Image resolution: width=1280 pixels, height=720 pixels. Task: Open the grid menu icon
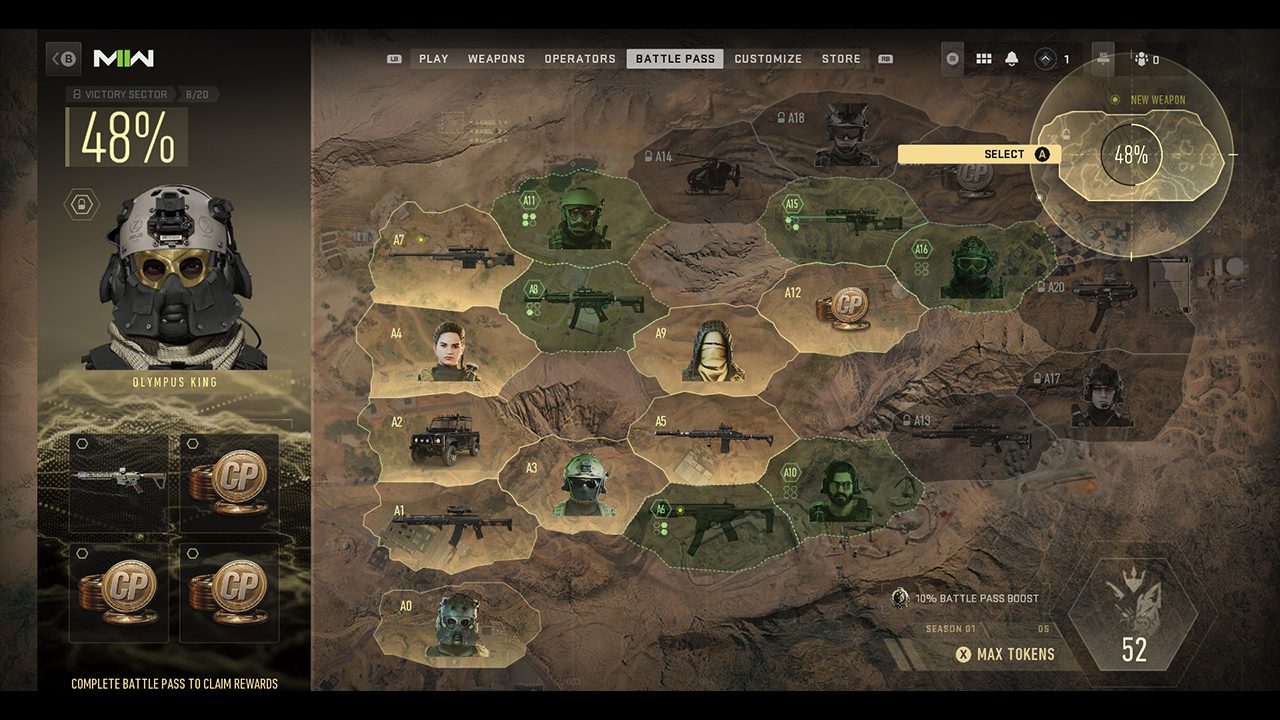[983, 59]
